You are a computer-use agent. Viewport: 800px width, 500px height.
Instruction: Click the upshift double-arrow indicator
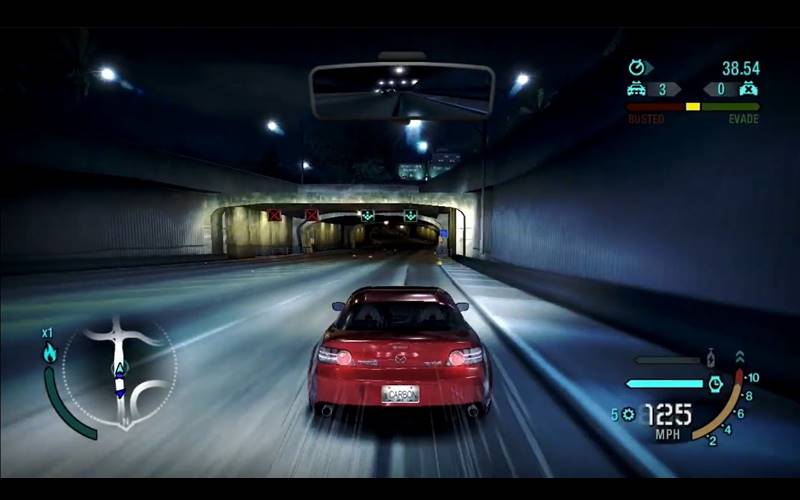739,356
